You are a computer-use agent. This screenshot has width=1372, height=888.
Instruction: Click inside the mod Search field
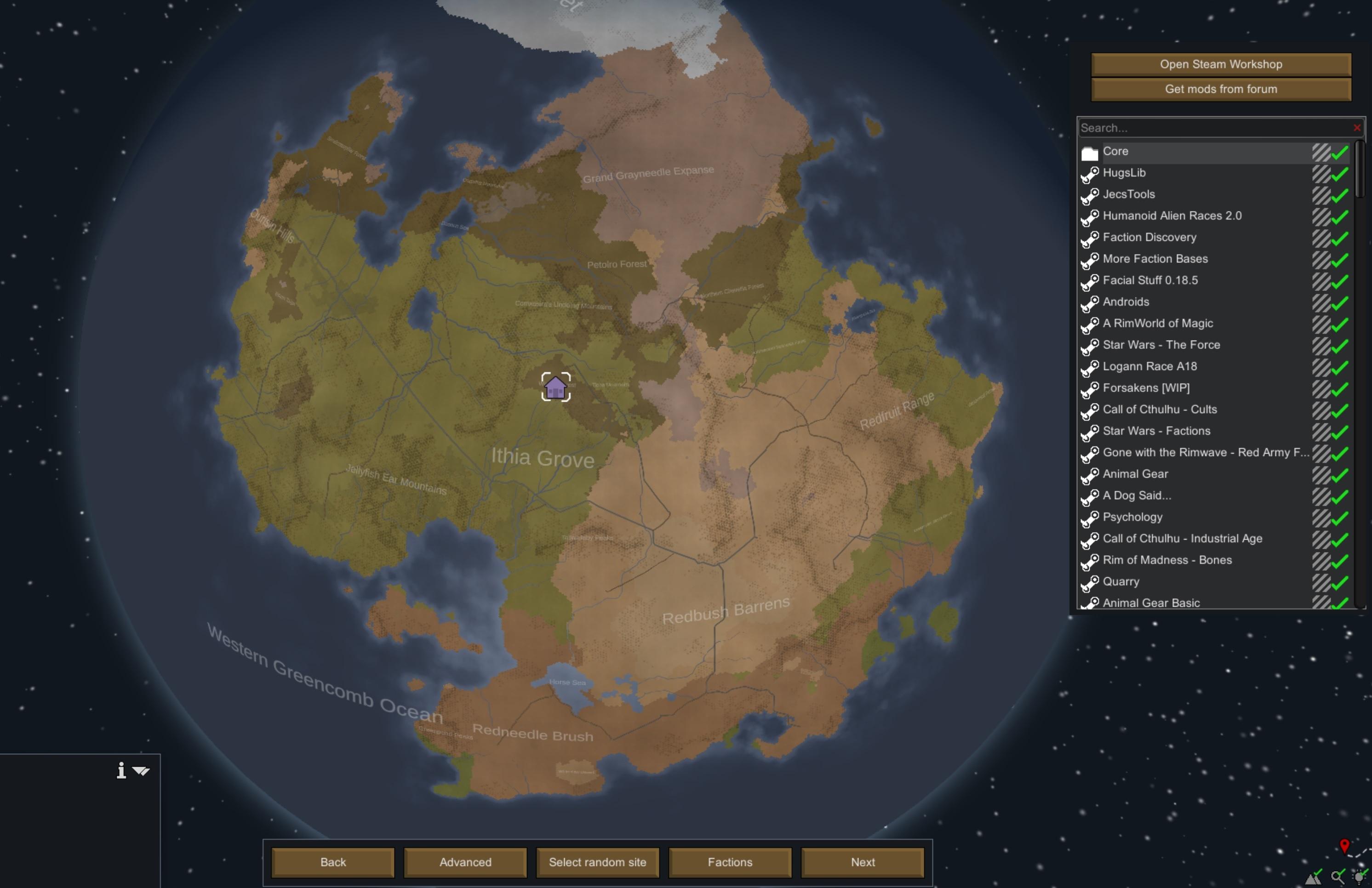pyautogui.click(x=1188, y=127)
